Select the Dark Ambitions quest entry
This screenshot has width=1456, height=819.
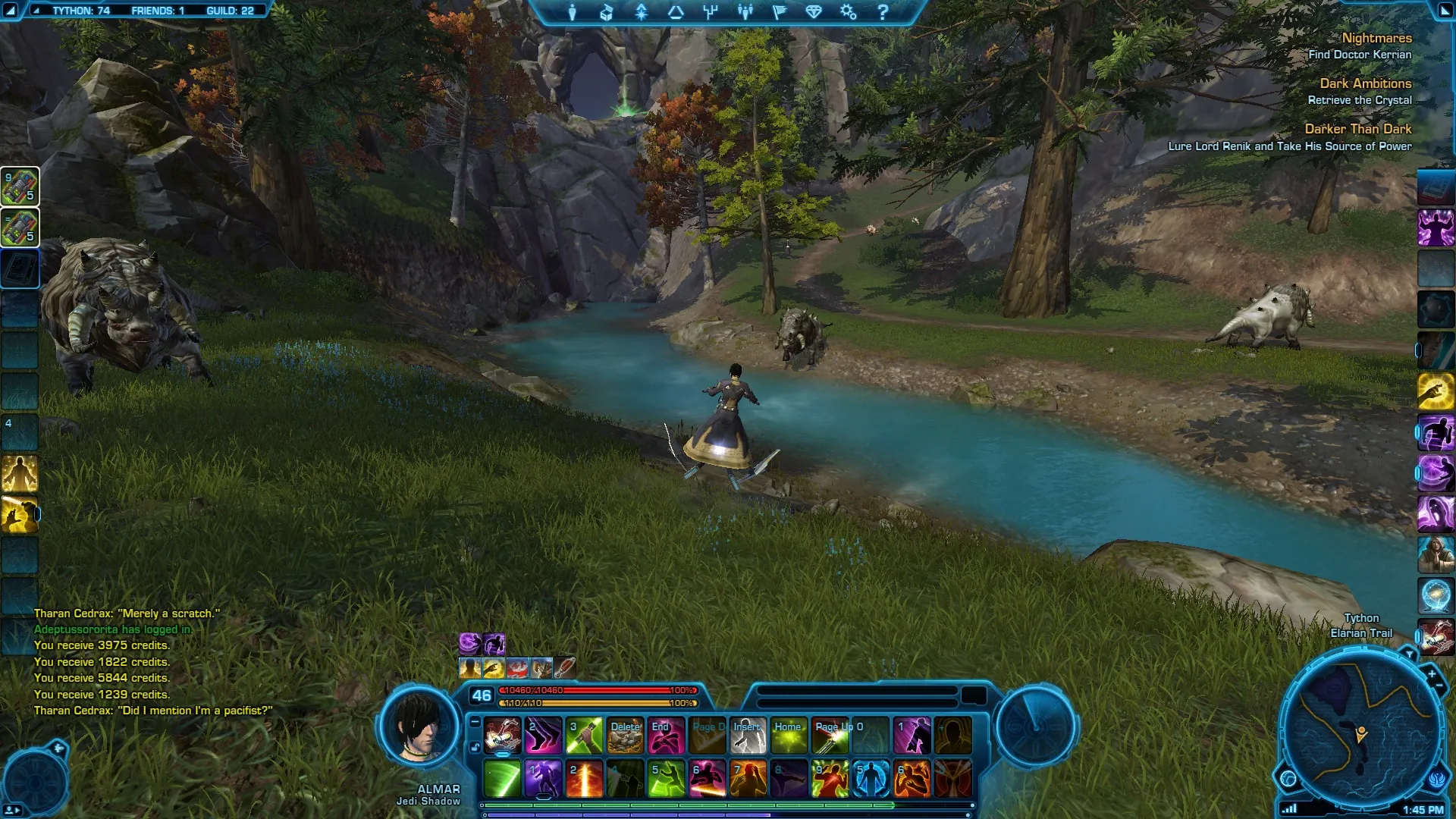[1365, 83]
